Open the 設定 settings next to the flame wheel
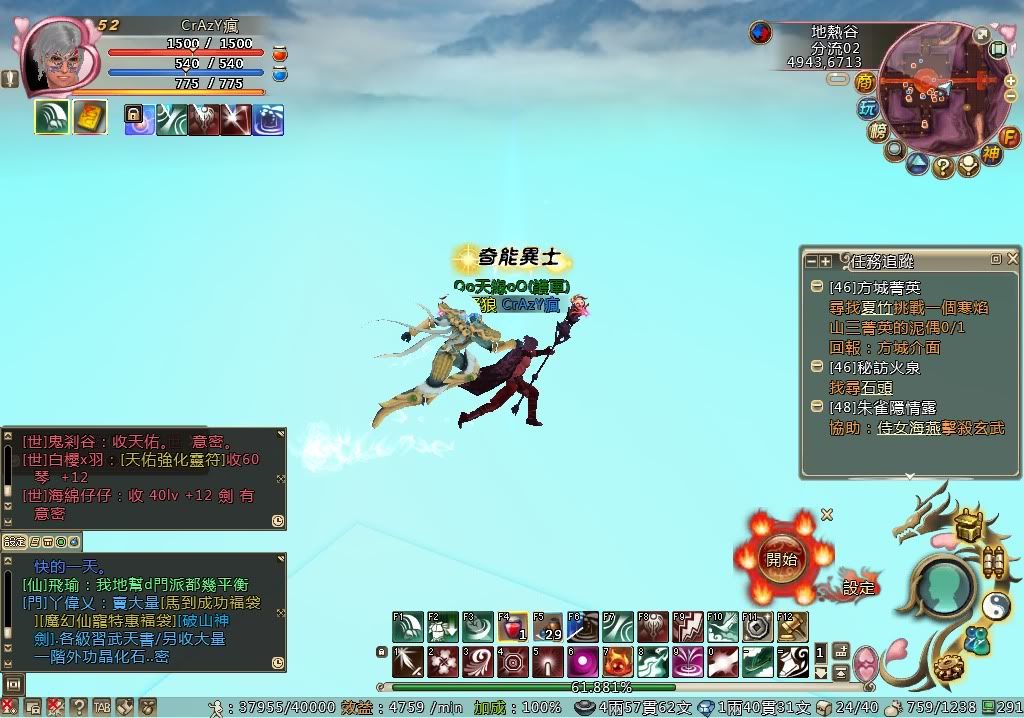1024x718 pixels. coord(858,588)
